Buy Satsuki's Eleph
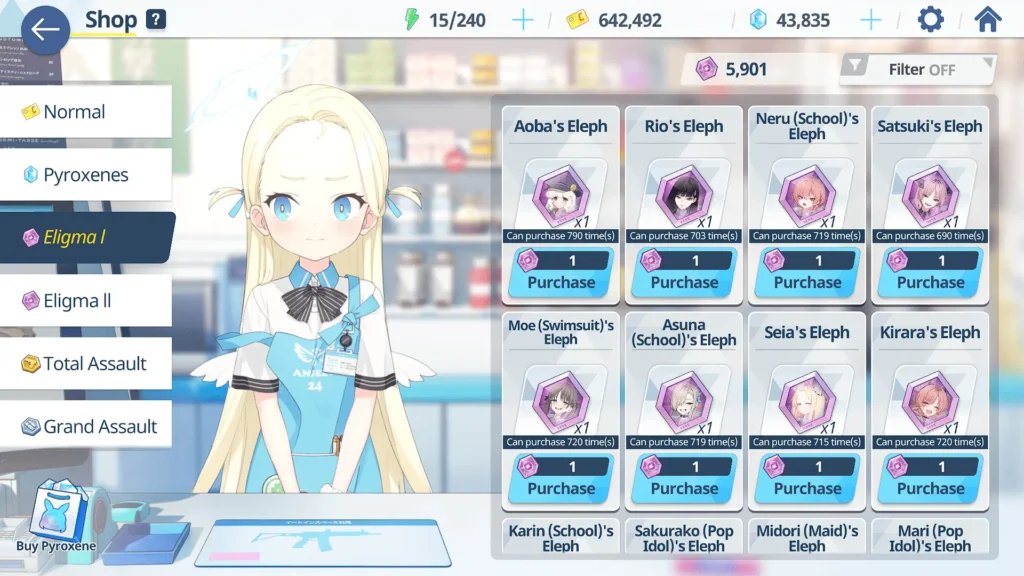 (930, 273)
